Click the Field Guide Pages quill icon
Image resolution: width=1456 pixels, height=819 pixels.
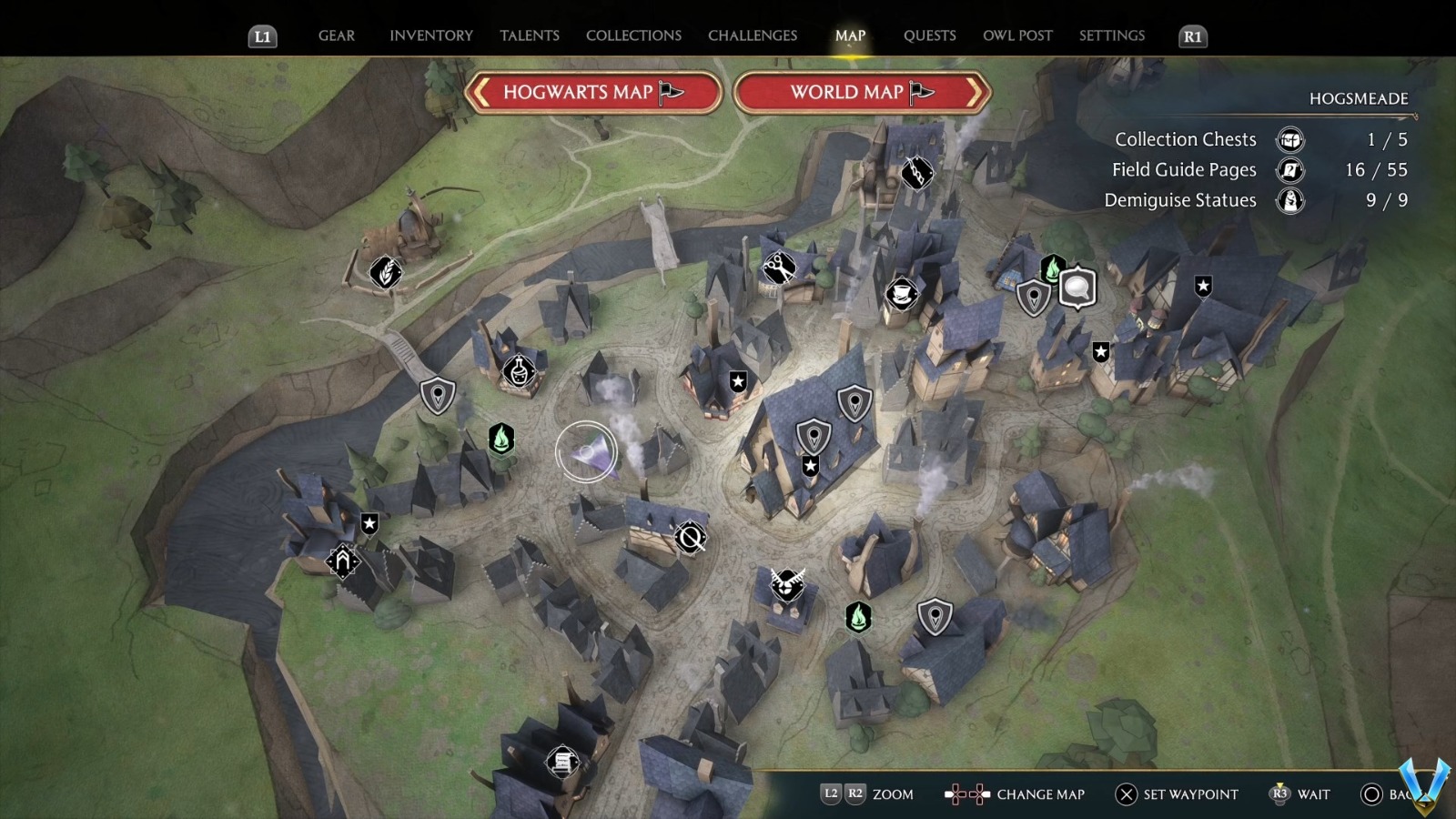pos(1289,170)
